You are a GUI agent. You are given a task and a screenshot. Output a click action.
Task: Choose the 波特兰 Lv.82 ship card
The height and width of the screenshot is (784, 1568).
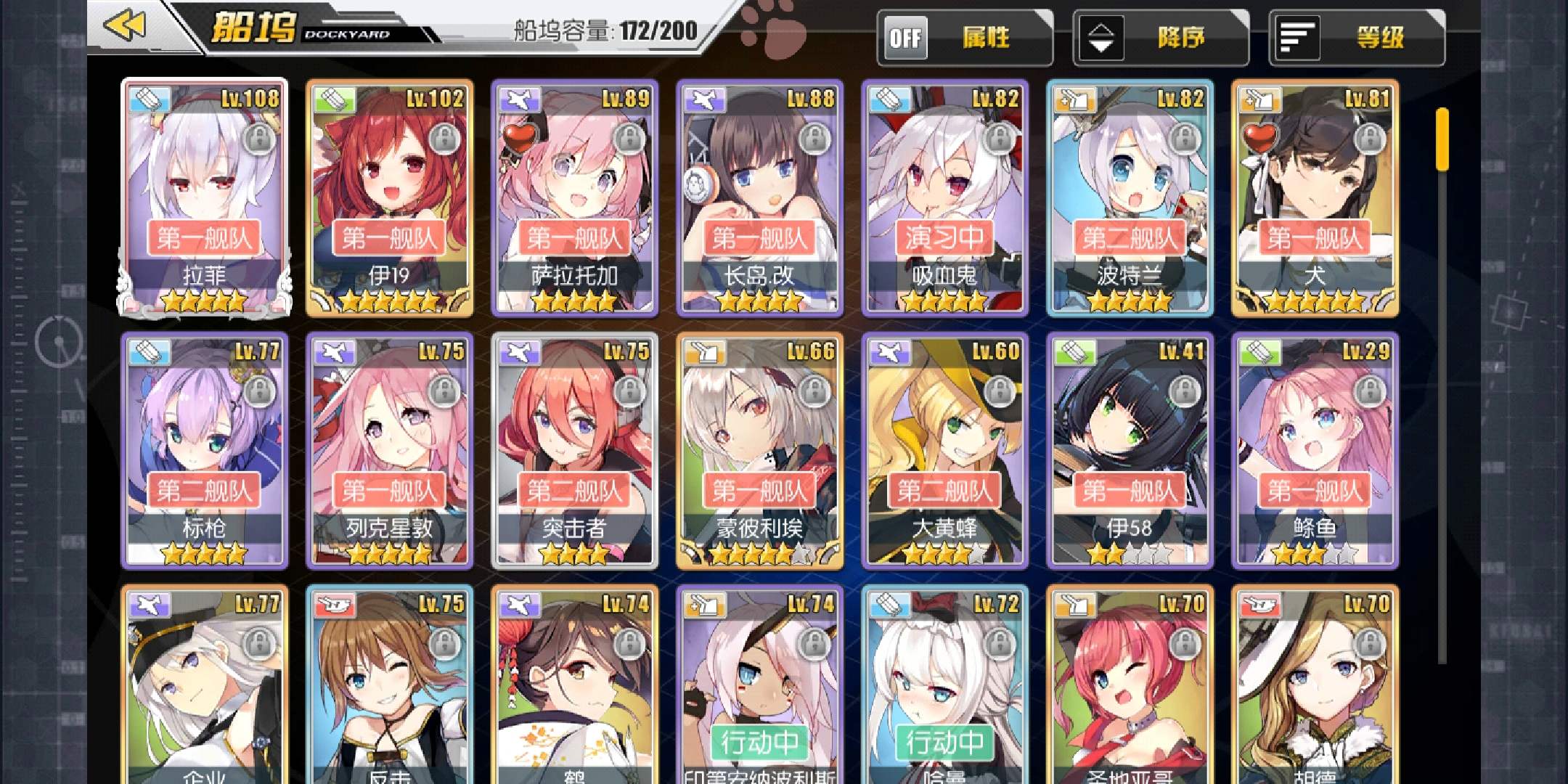[x=1130, y=197]
